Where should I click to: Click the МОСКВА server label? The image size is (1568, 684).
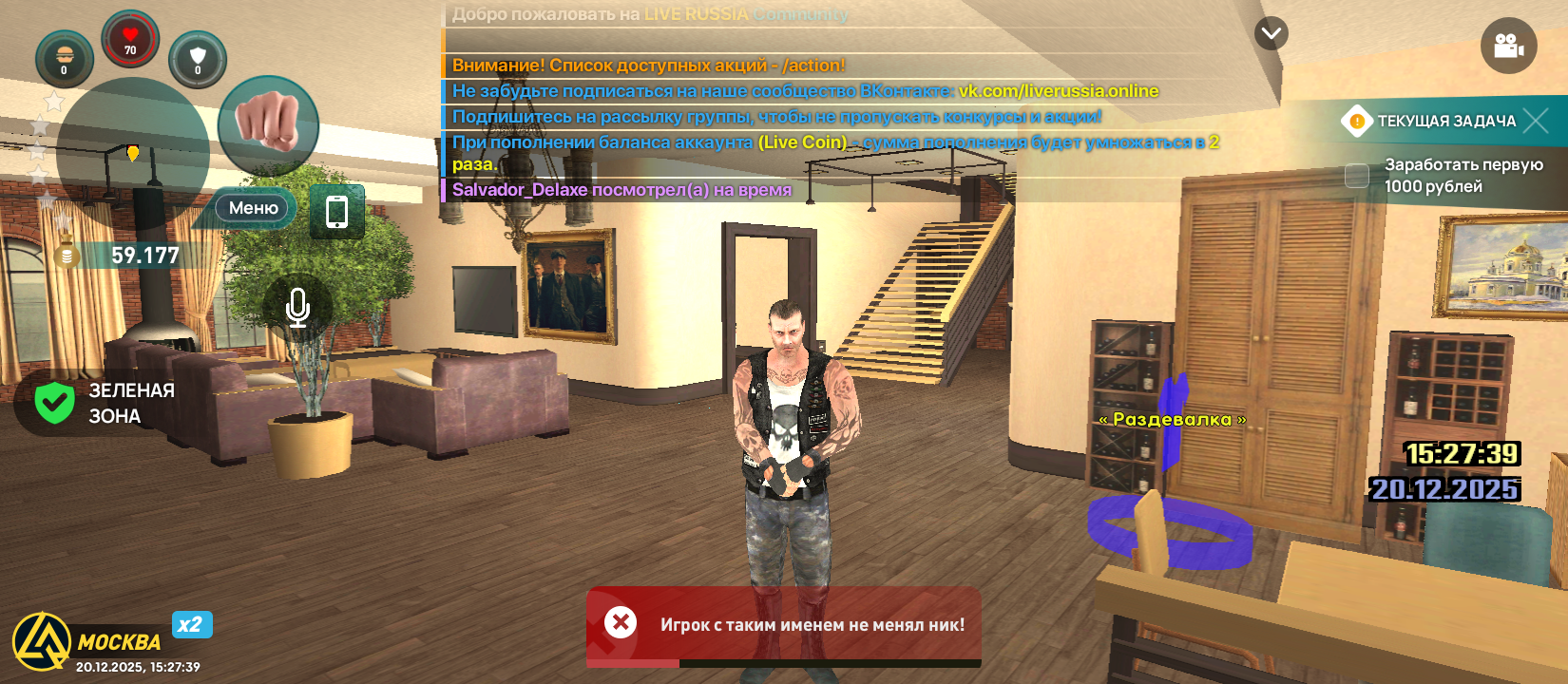tap(121, 642)
